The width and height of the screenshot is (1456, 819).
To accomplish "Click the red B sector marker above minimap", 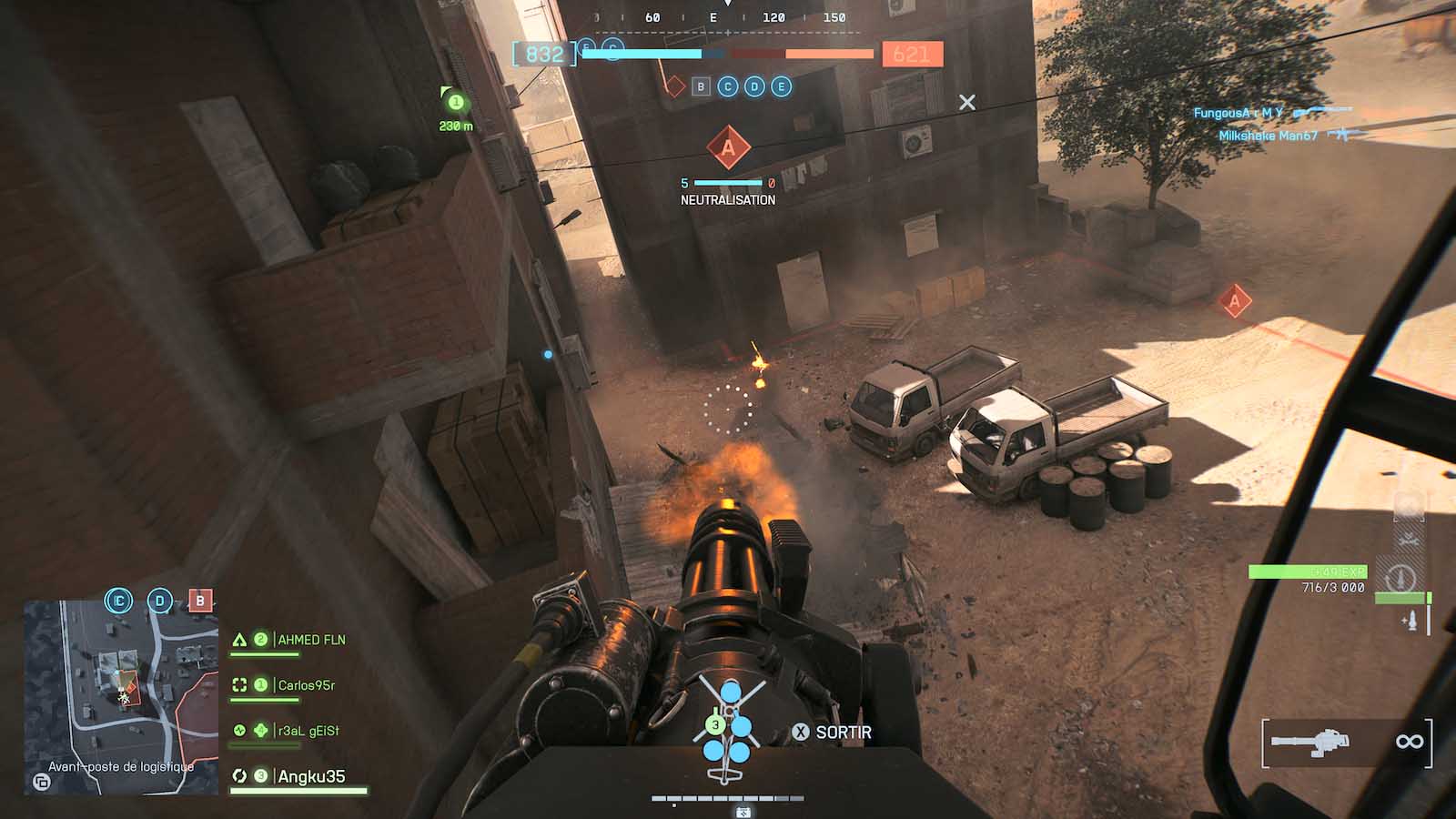I will point(200,601).
